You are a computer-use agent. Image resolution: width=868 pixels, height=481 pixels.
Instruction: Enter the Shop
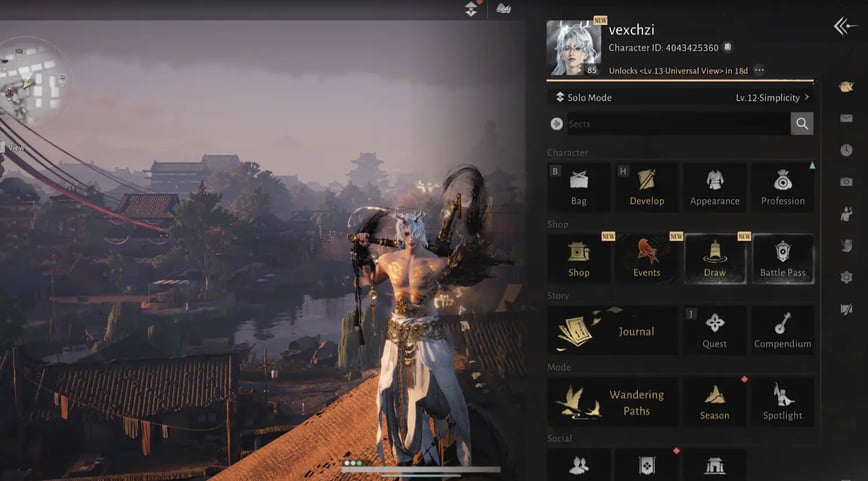[x=579, y=259]
